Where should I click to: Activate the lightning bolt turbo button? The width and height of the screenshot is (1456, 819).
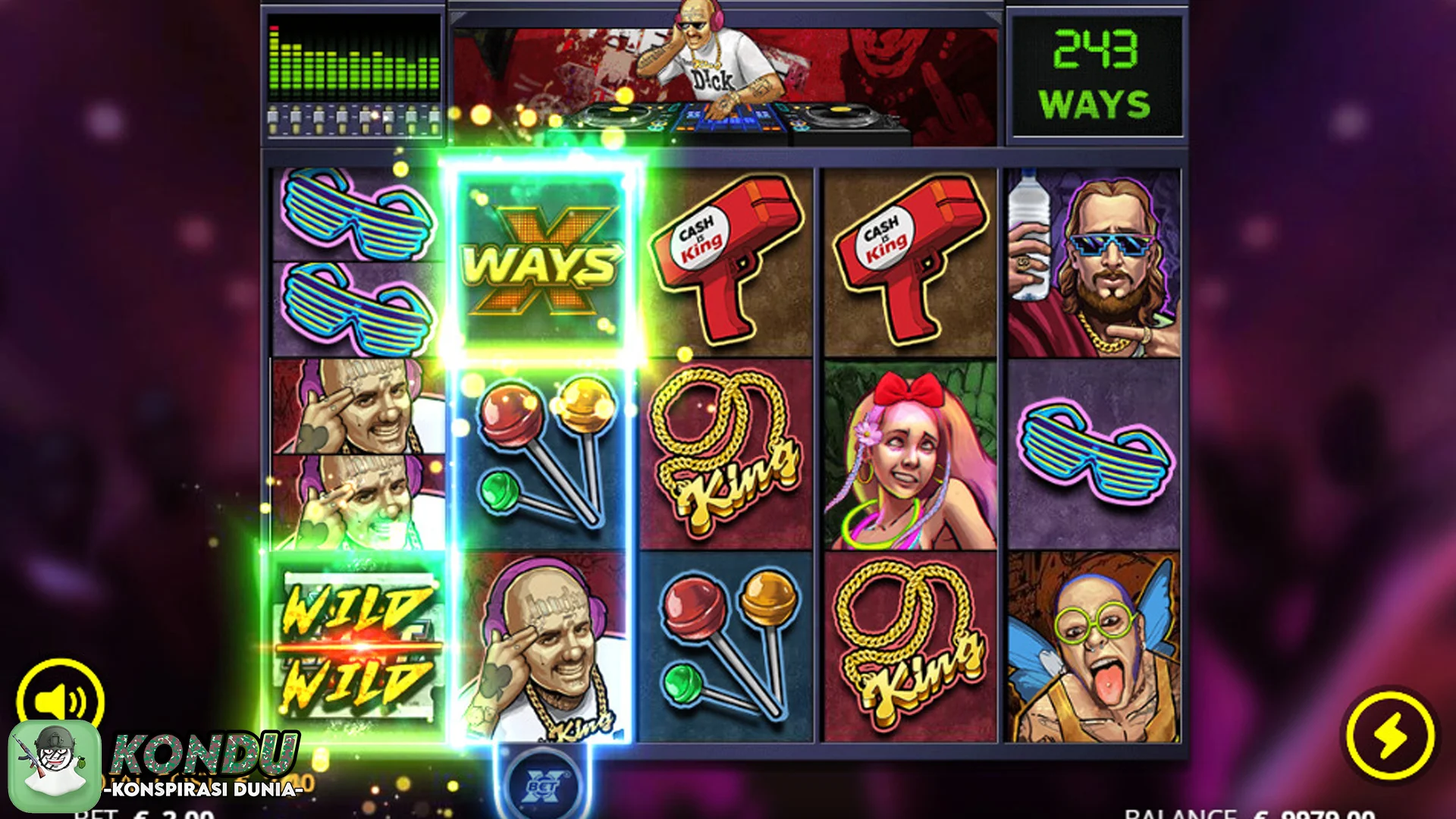coord(1390,735)
